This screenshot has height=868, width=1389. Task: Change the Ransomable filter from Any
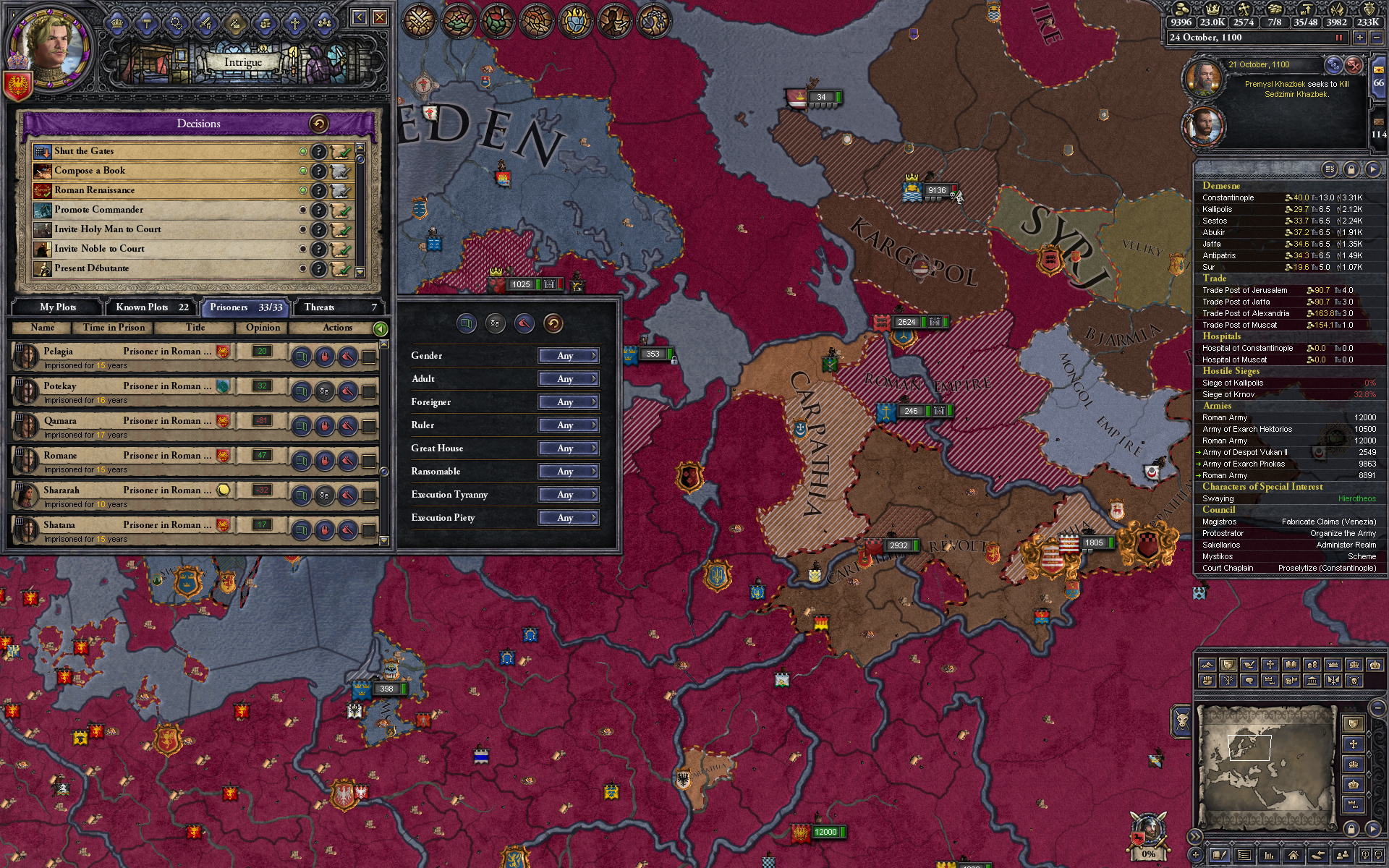(568, 471)
